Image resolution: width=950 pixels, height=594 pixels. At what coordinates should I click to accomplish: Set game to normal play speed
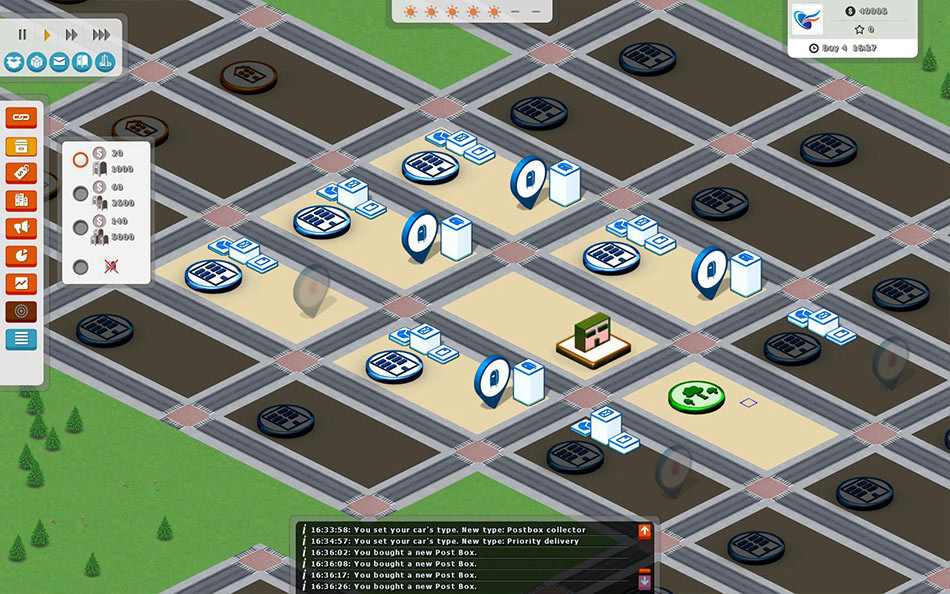[x=46, y=35]
